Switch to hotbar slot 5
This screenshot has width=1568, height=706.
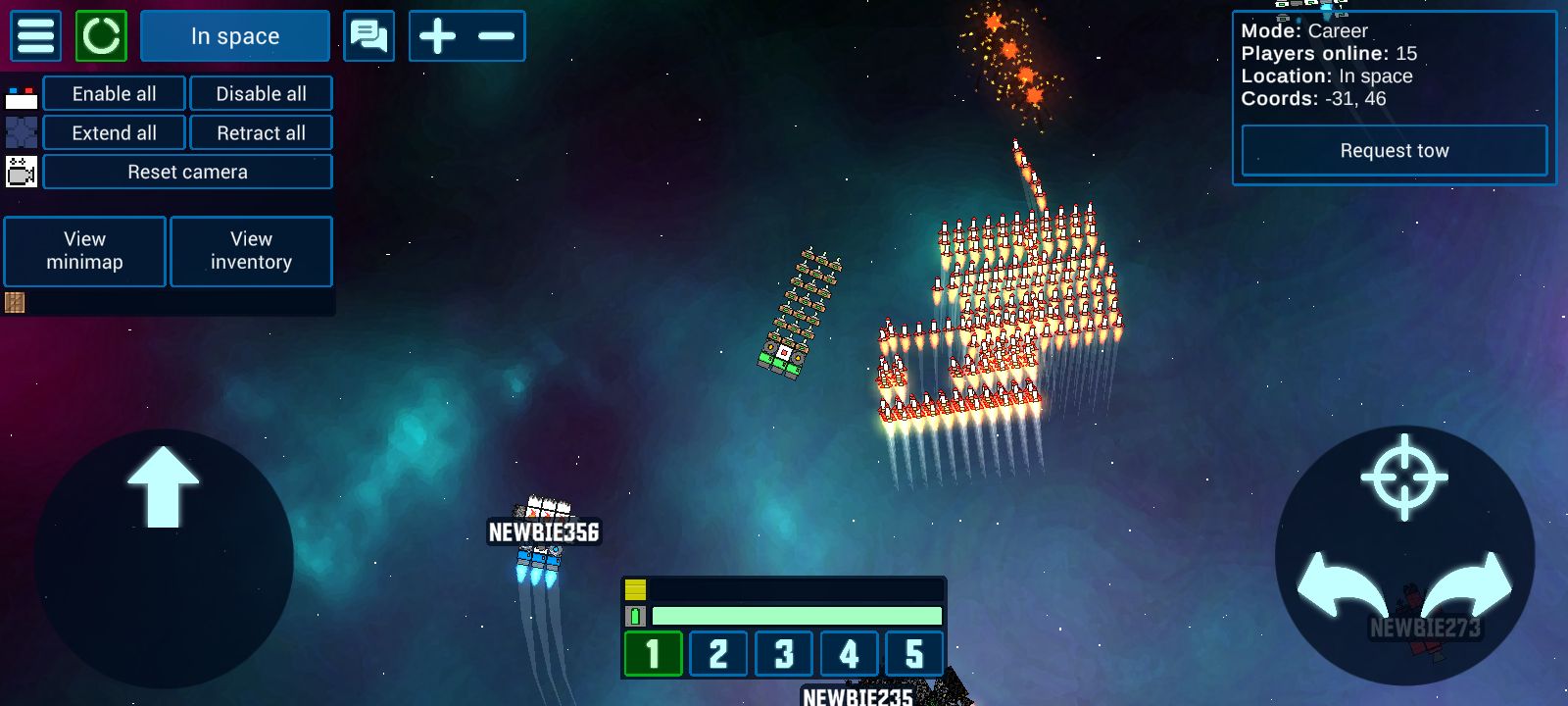click(914, 653)
